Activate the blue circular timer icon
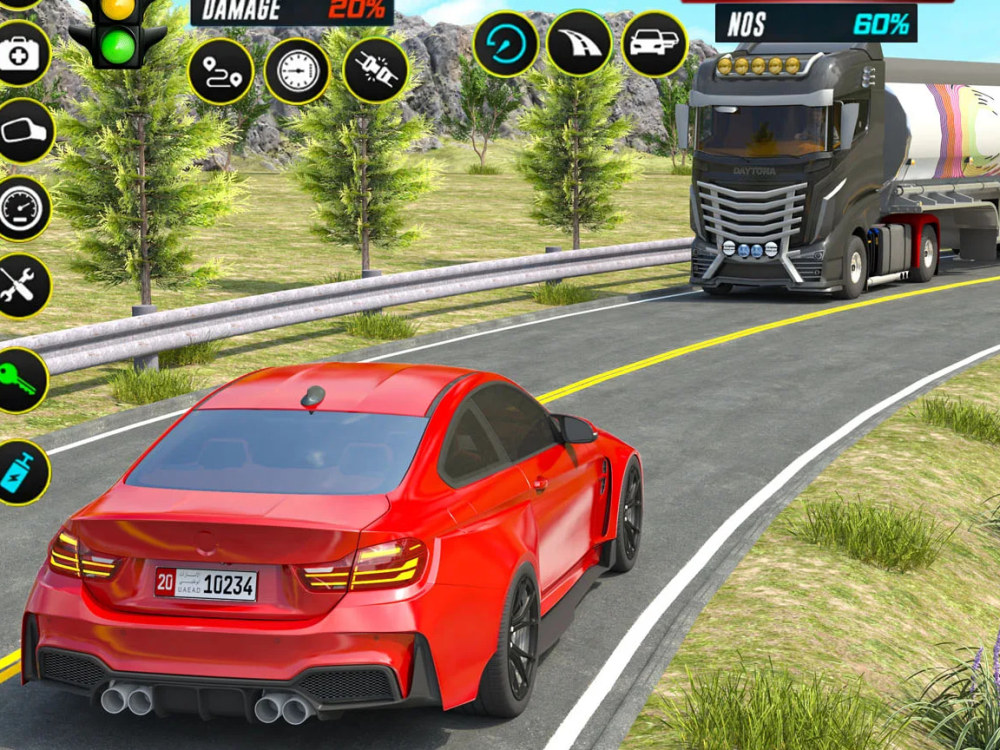The height and width of the screenshot is (750, 1000). tap(506, 44)
